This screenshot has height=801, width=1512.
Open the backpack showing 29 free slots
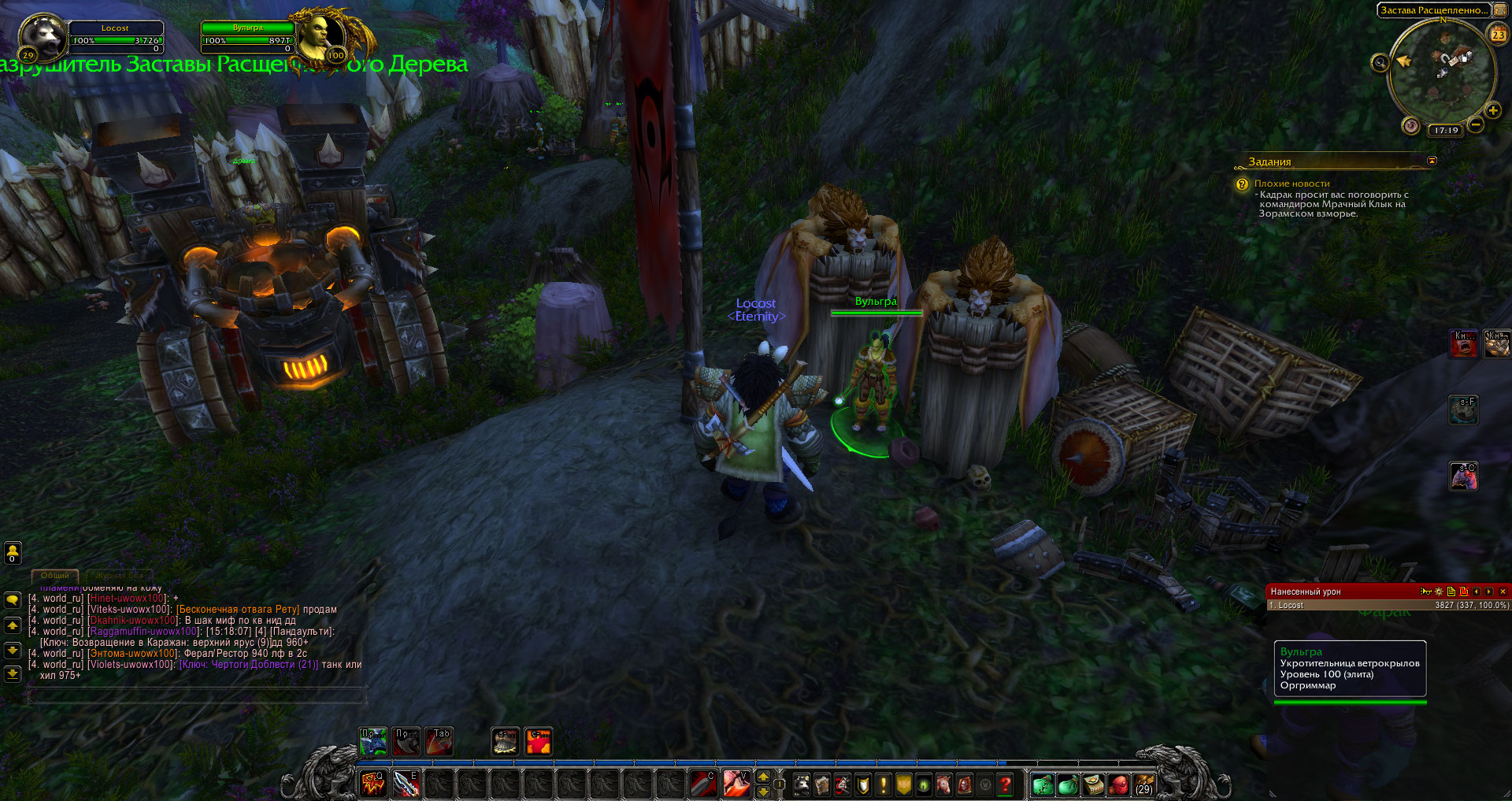[1143, 784]
